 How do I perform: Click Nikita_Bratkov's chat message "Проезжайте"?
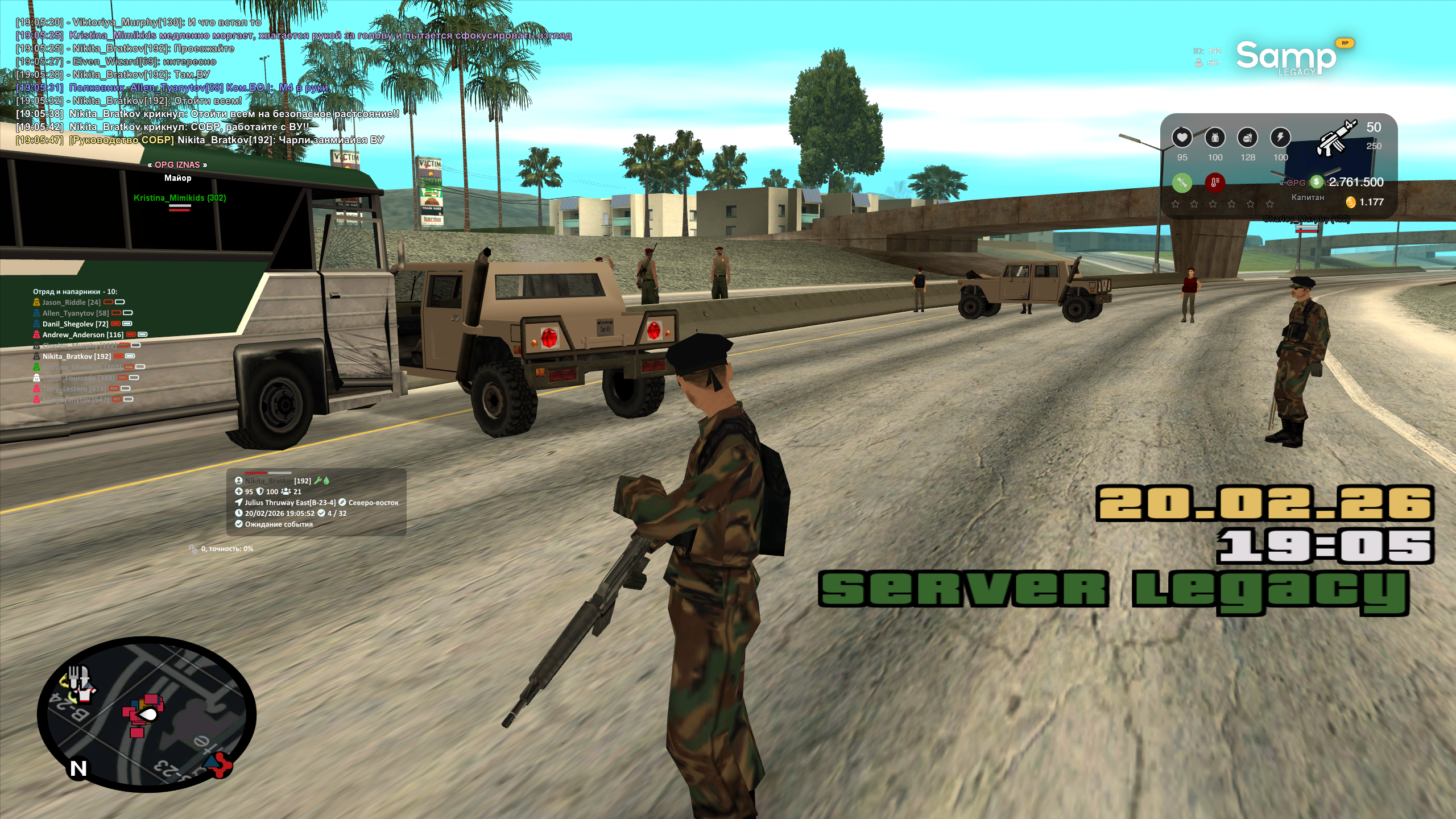coord(154,48)
